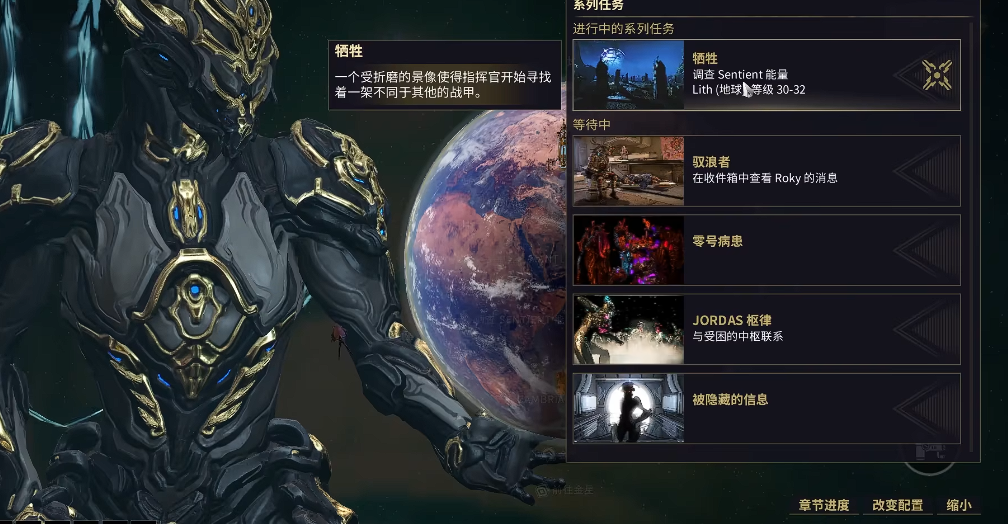The image size is (1008, 524).
Task: Open 改变配置 options
Action: [897, 505]
